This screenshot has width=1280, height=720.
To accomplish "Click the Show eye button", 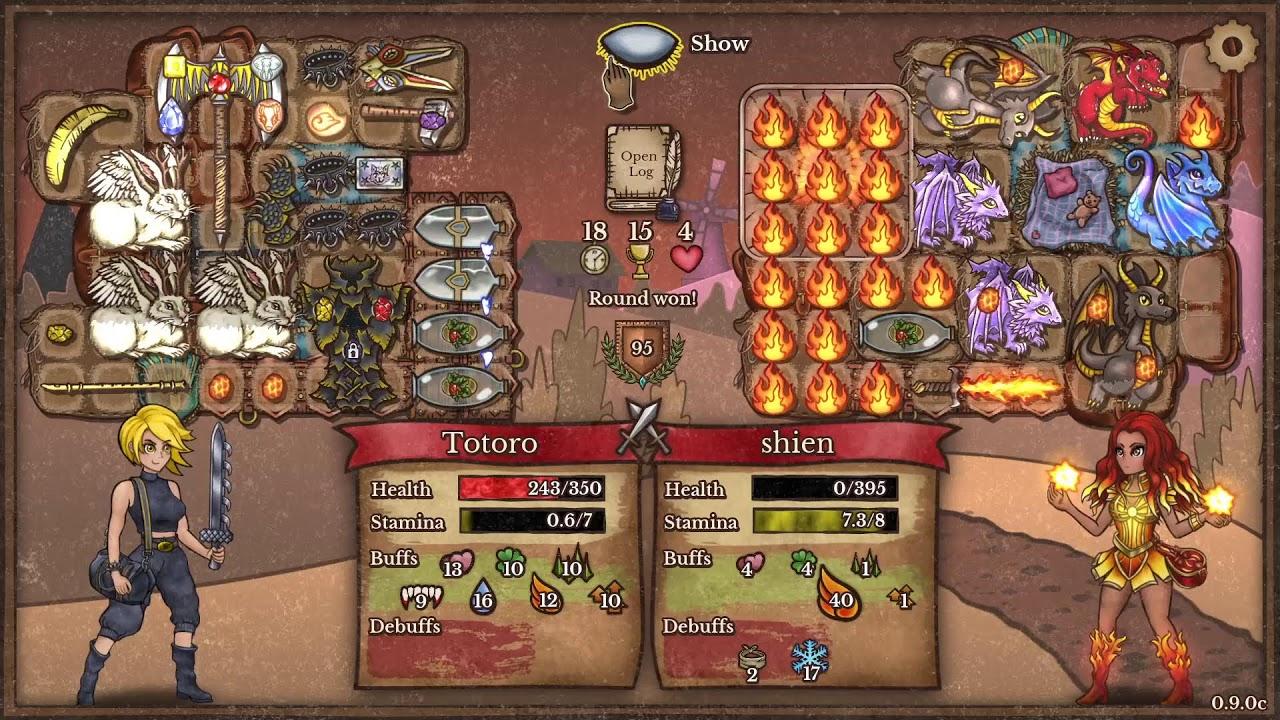I will 634,50.
